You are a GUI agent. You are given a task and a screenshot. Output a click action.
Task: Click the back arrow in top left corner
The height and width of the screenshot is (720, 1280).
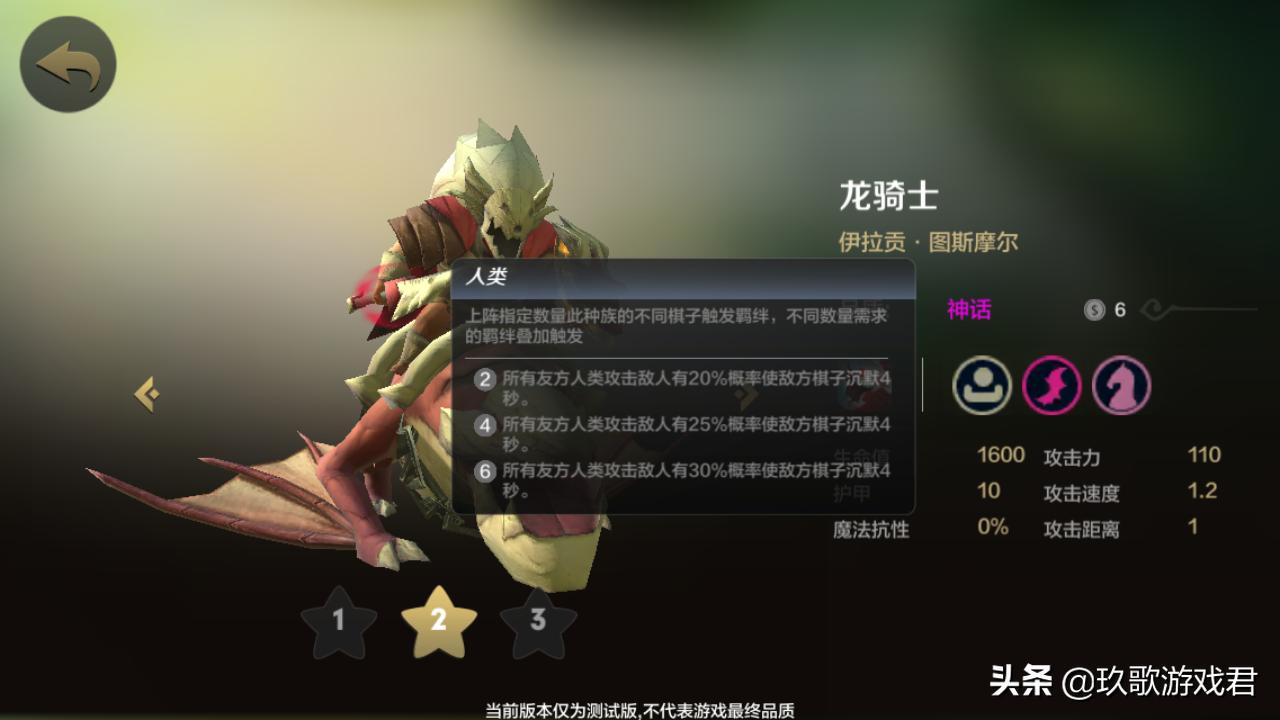(x=66, y=62)
